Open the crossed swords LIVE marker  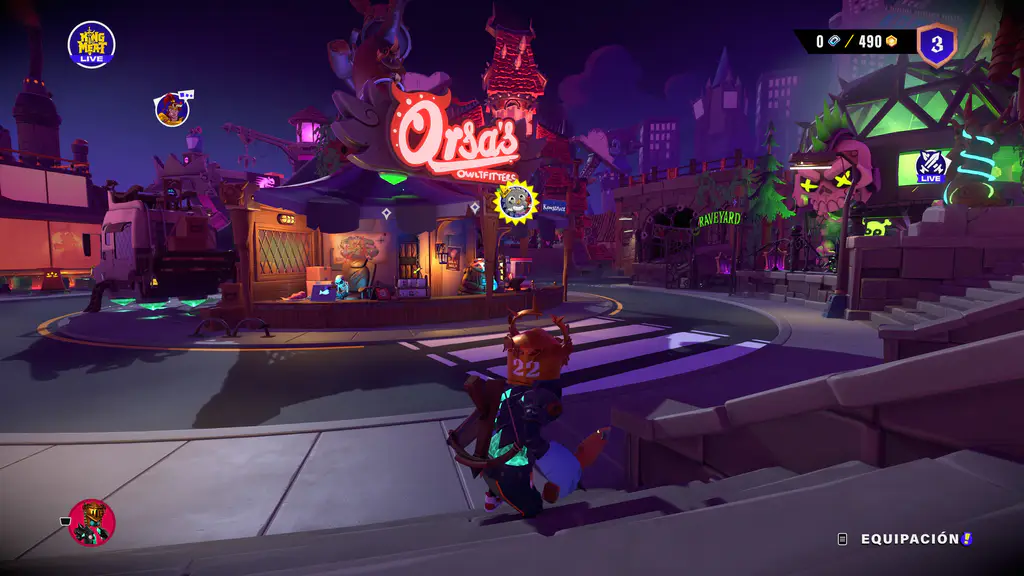click(933, 166)
